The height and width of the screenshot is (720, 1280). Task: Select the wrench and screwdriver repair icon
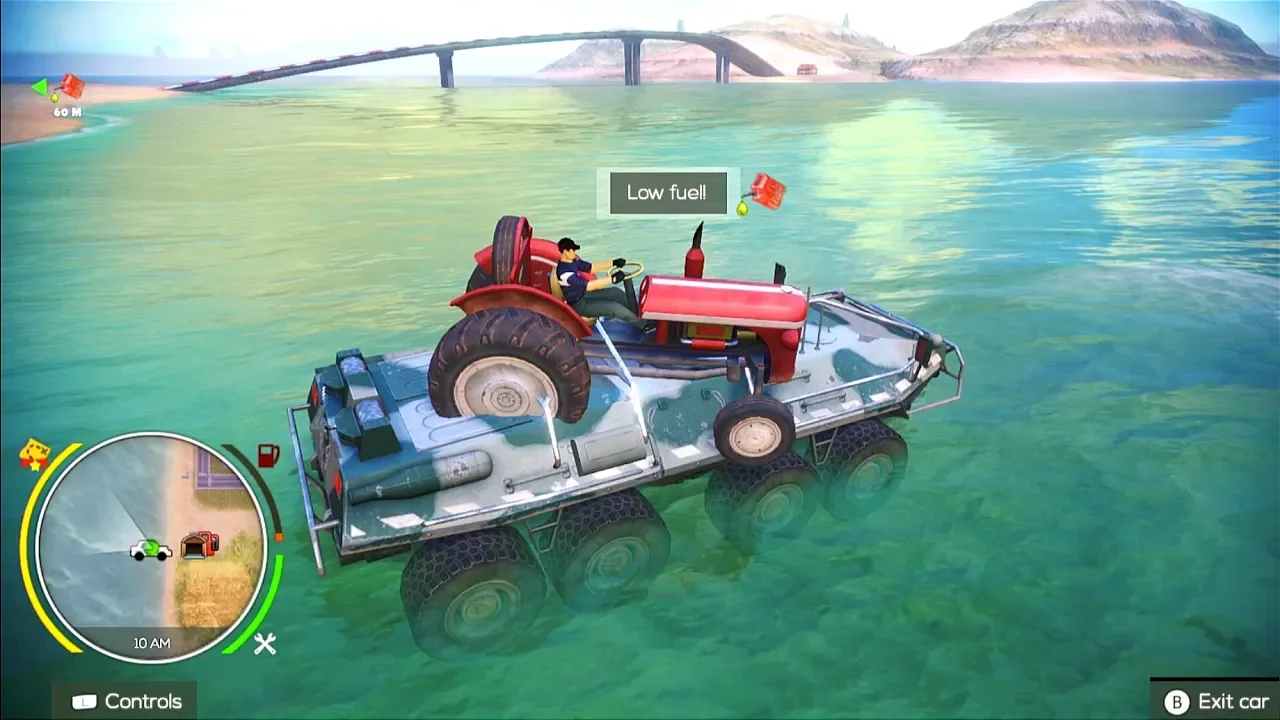(x=264, y=644)
